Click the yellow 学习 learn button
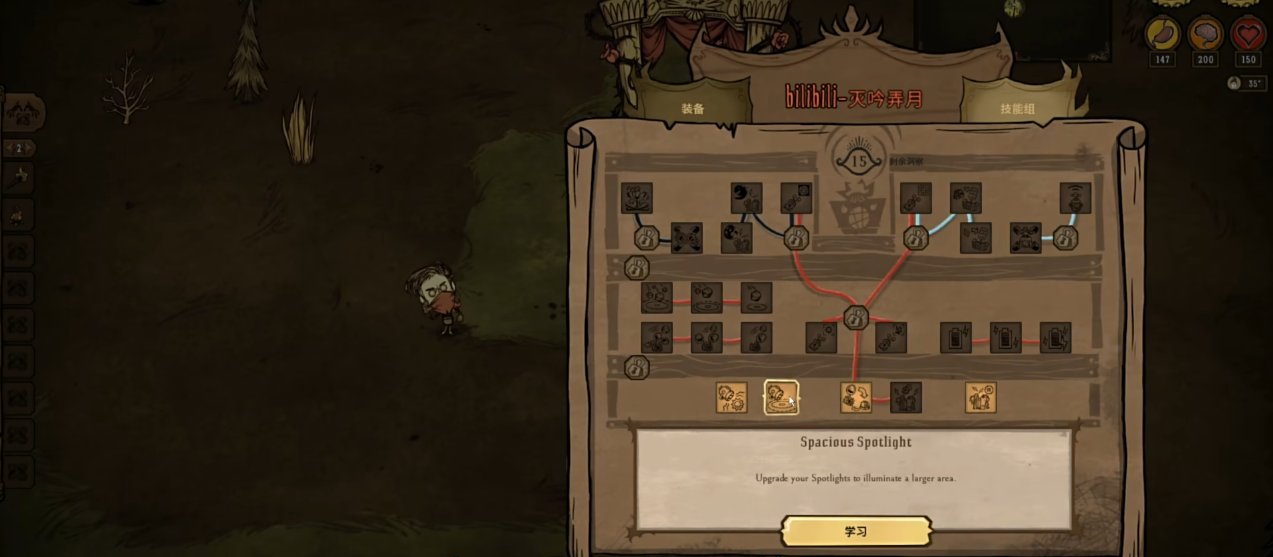Viewport: 1273px width, 557px height. click(855, 531)
